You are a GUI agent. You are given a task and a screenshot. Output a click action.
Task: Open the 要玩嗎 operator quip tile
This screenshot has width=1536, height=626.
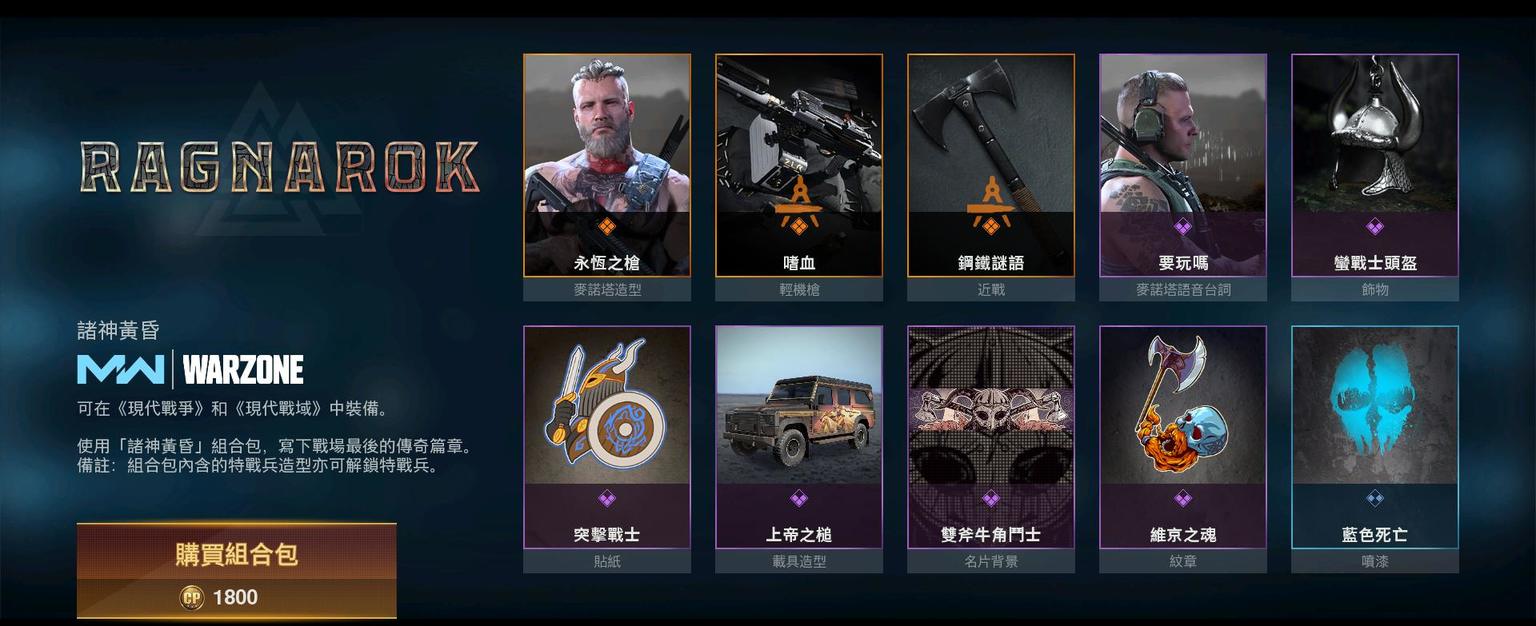[x=1183, y=165]
